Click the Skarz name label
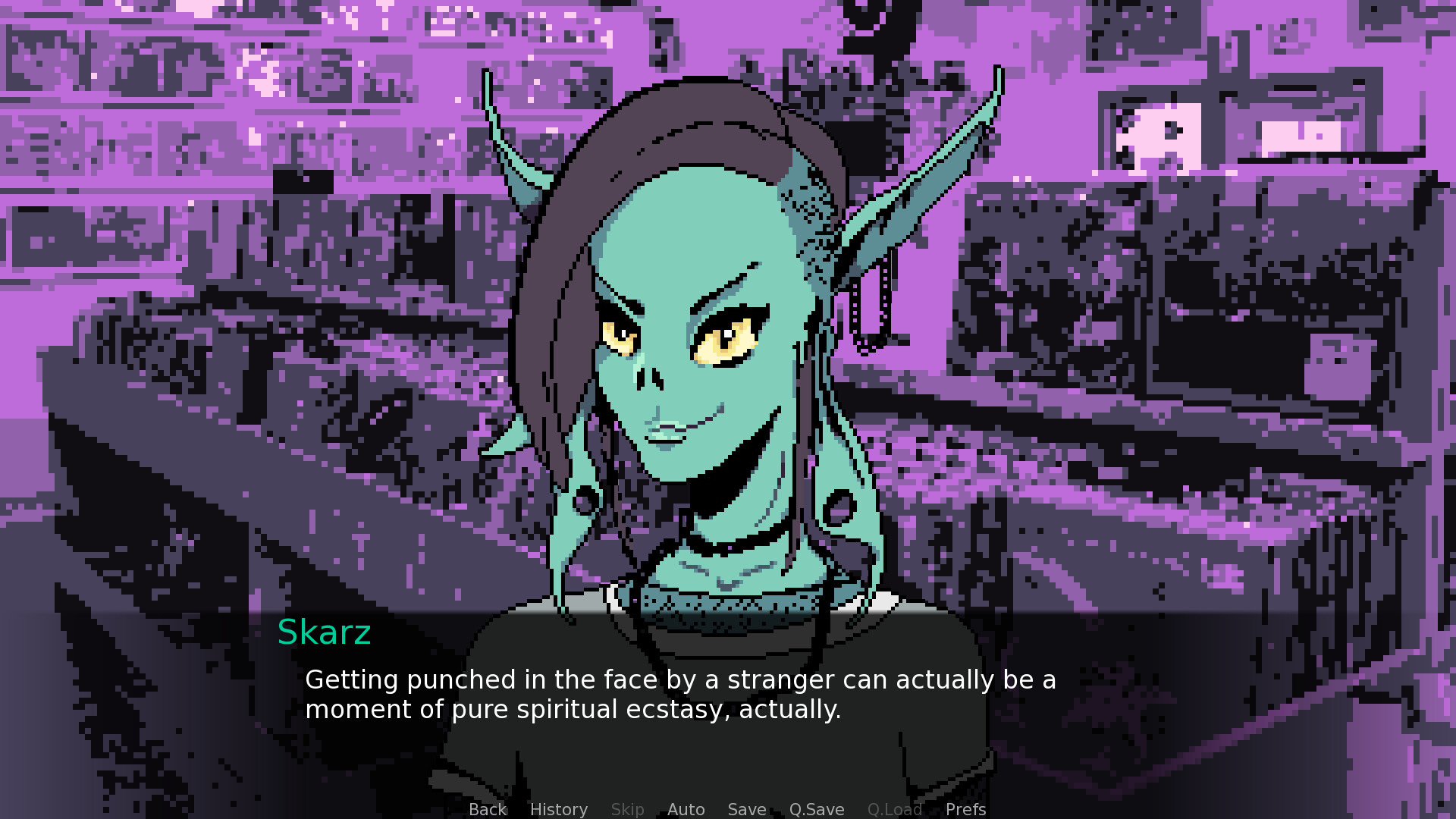Image resolution: width=1456 pixels, height=819 pixels. (x=325, y=633)
